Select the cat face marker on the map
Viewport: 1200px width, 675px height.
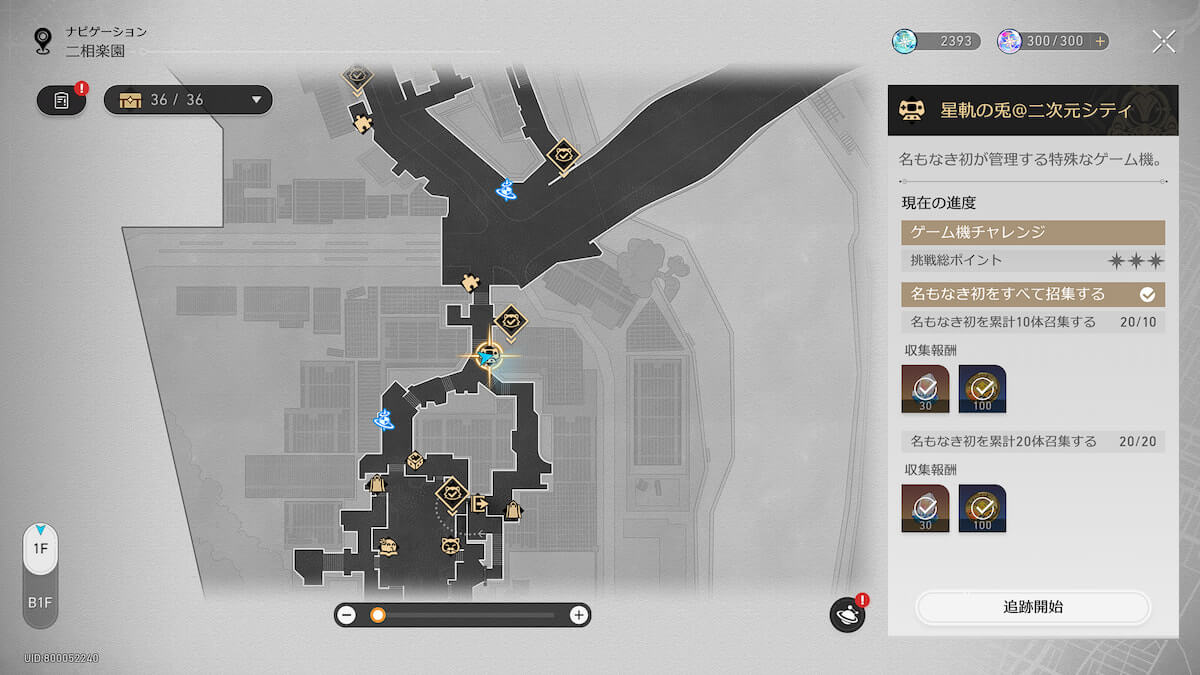(450, 545)
